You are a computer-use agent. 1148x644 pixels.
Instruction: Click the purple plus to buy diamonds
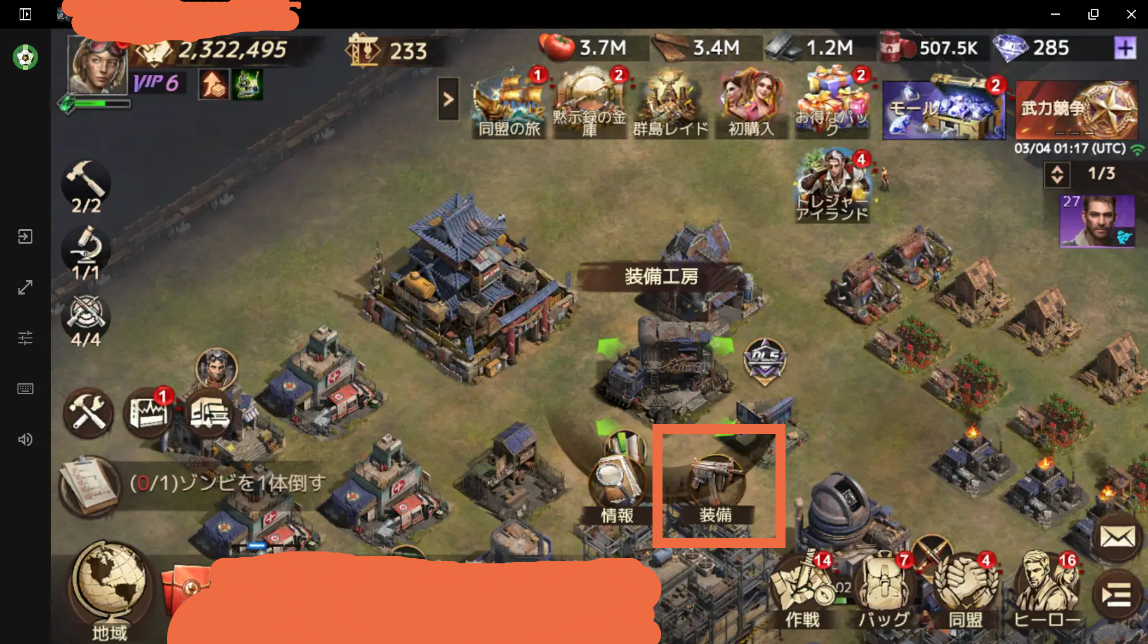[x=1123, y=48]
